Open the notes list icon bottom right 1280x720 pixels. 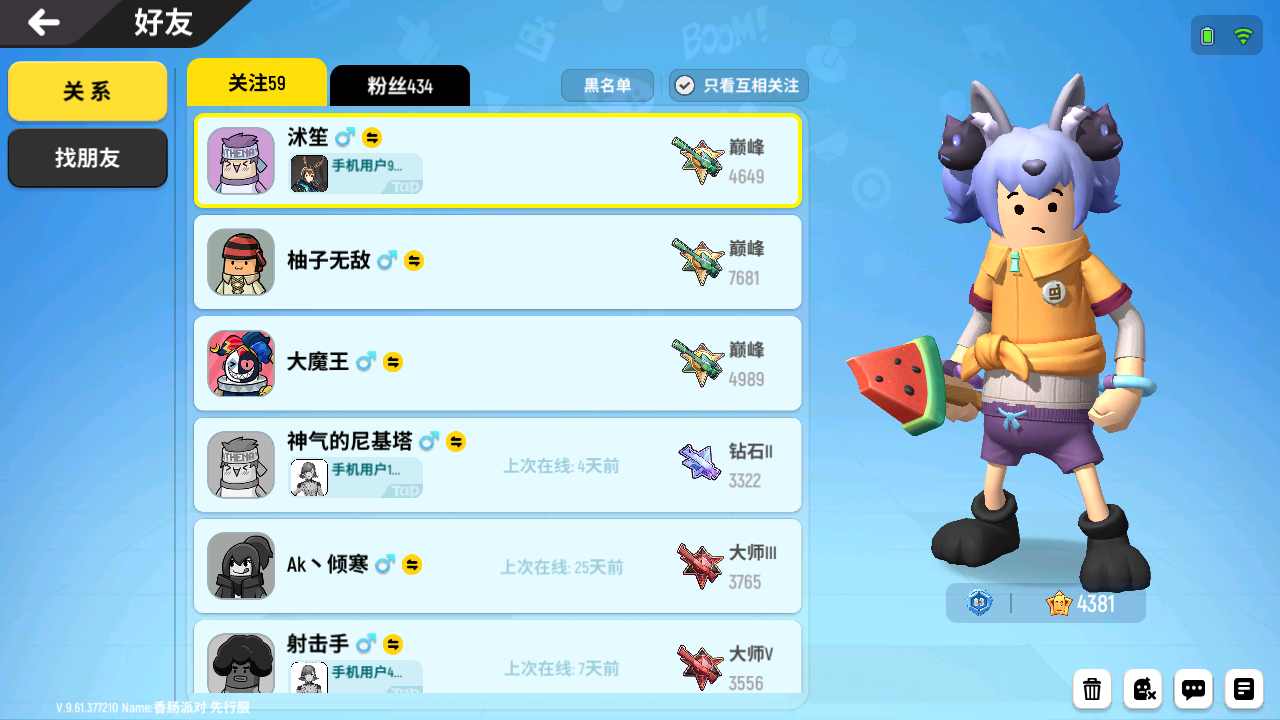coord(1243,689)
